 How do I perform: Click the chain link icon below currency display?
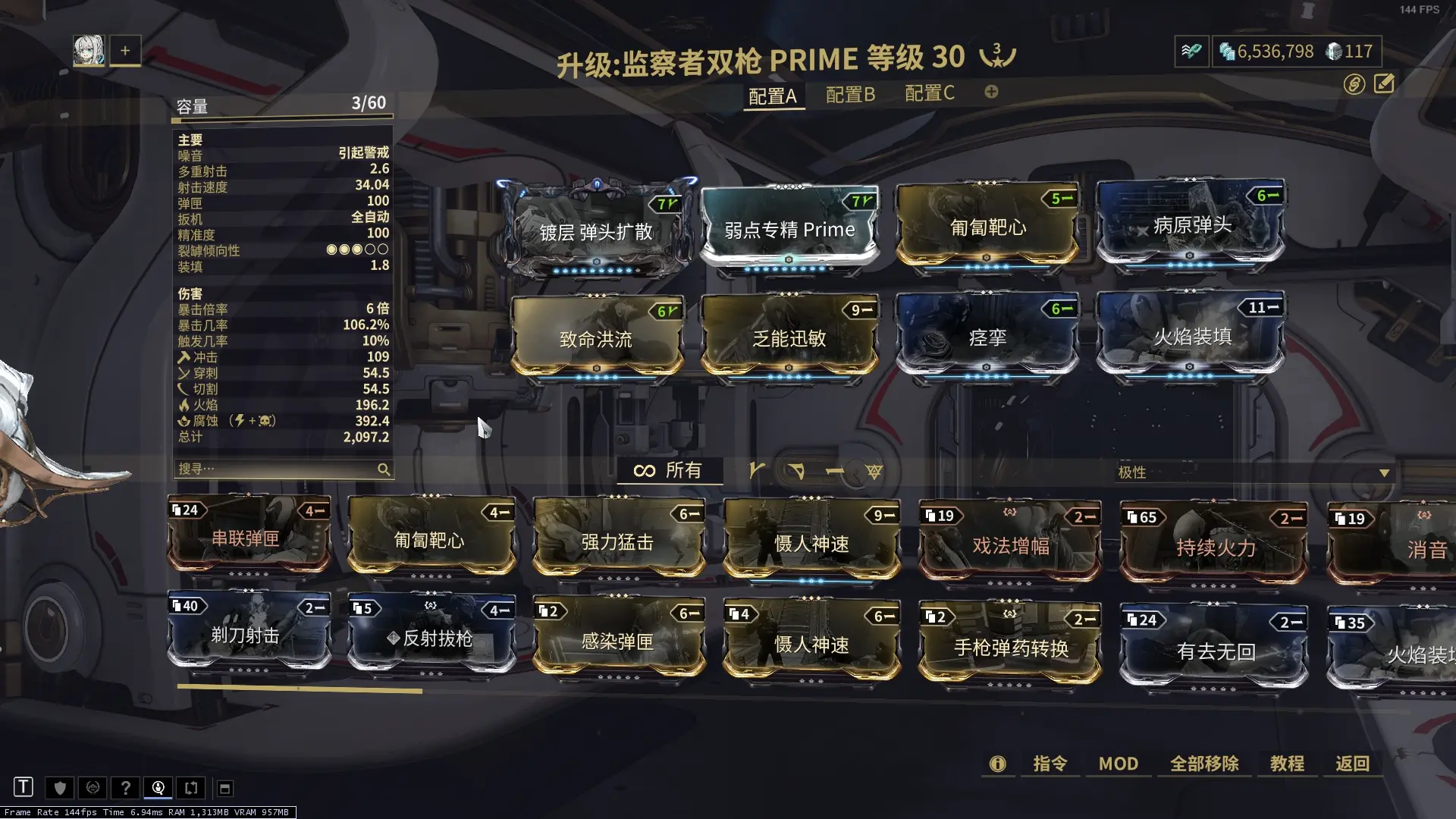point(1357,83)
